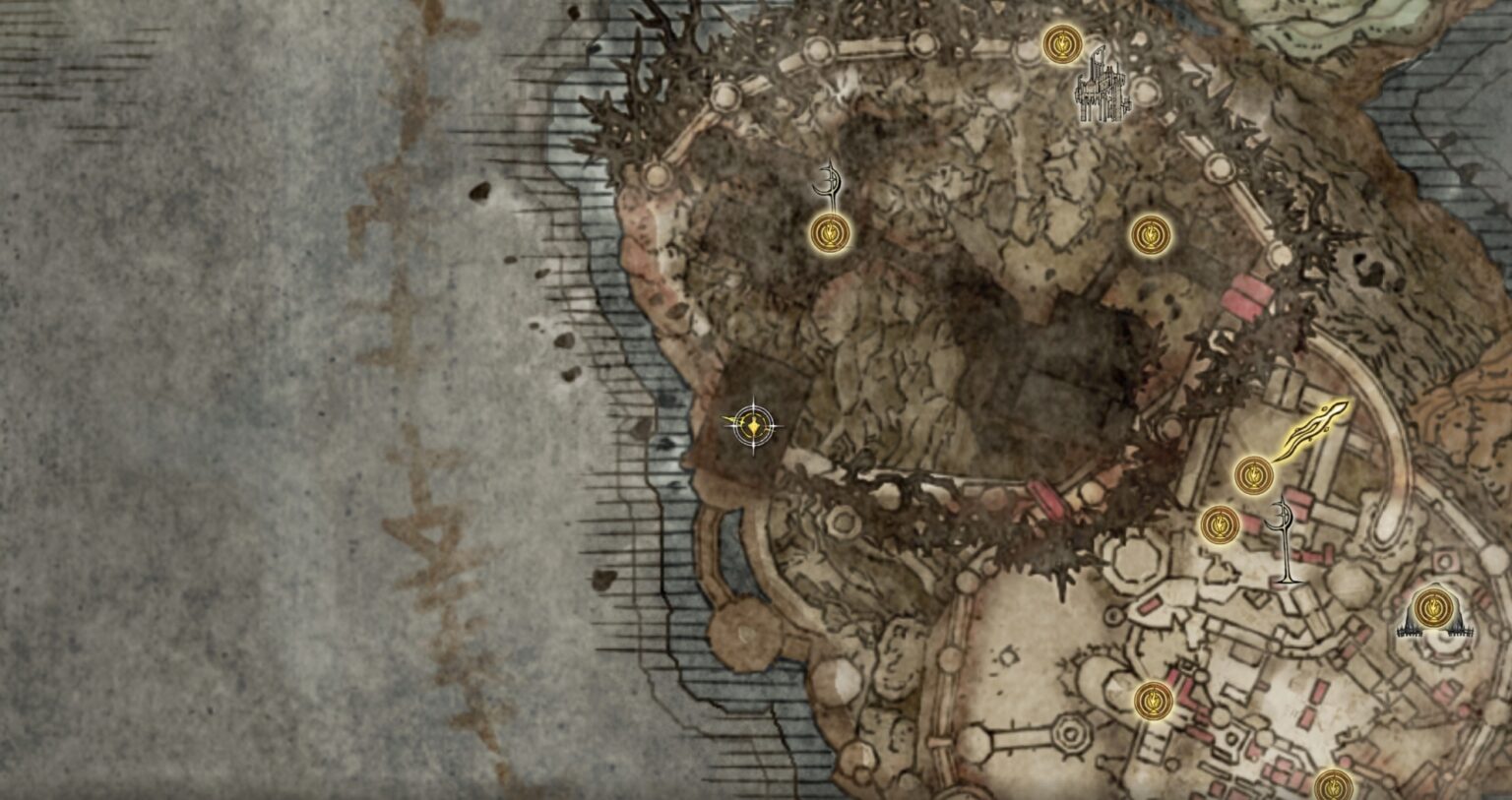1512x800 pixels.
Task: Select the glowing golden Erdtree trace marker
Action: [1309, 430]
